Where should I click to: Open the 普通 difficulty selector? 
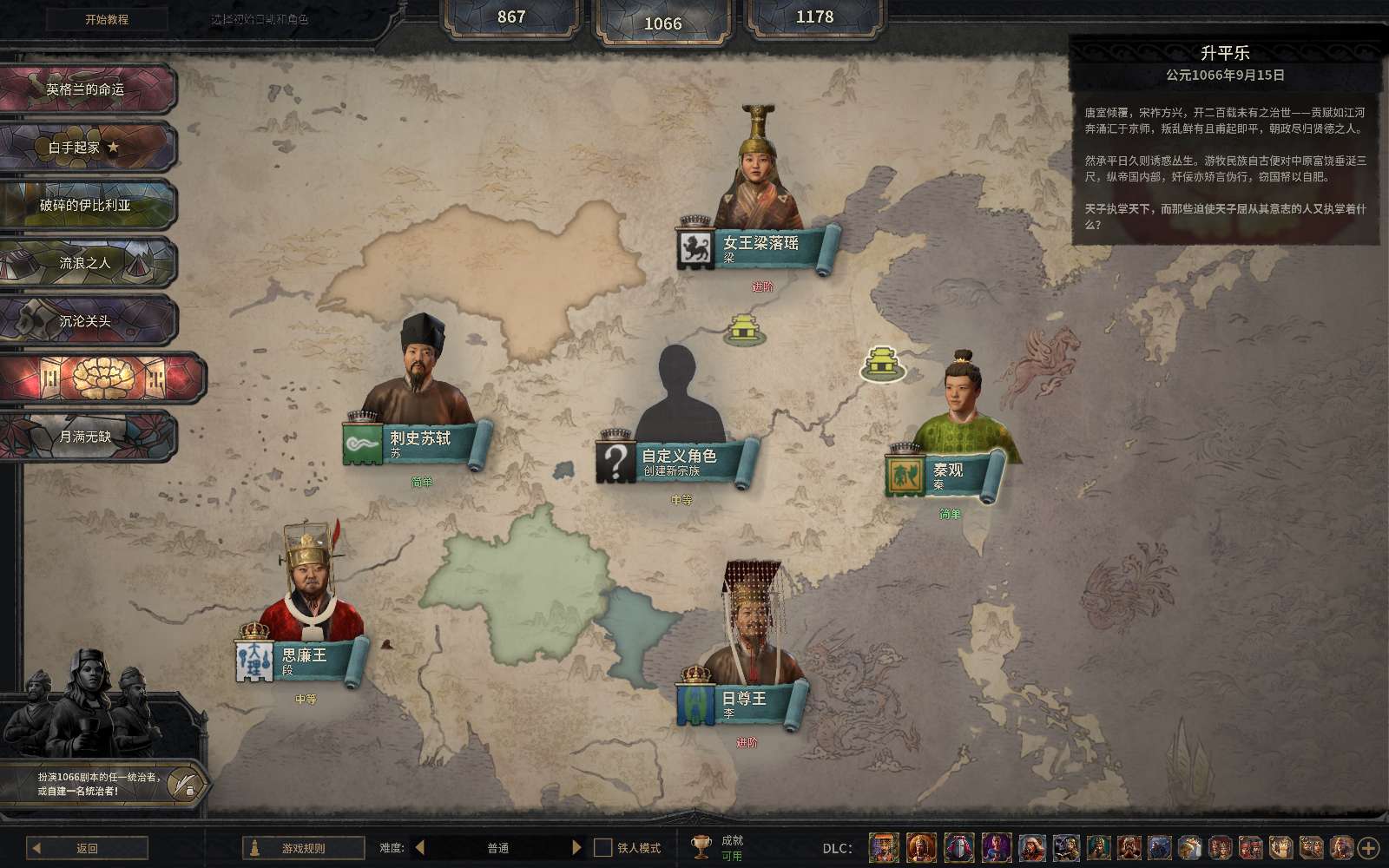click(x=497, y=848)
